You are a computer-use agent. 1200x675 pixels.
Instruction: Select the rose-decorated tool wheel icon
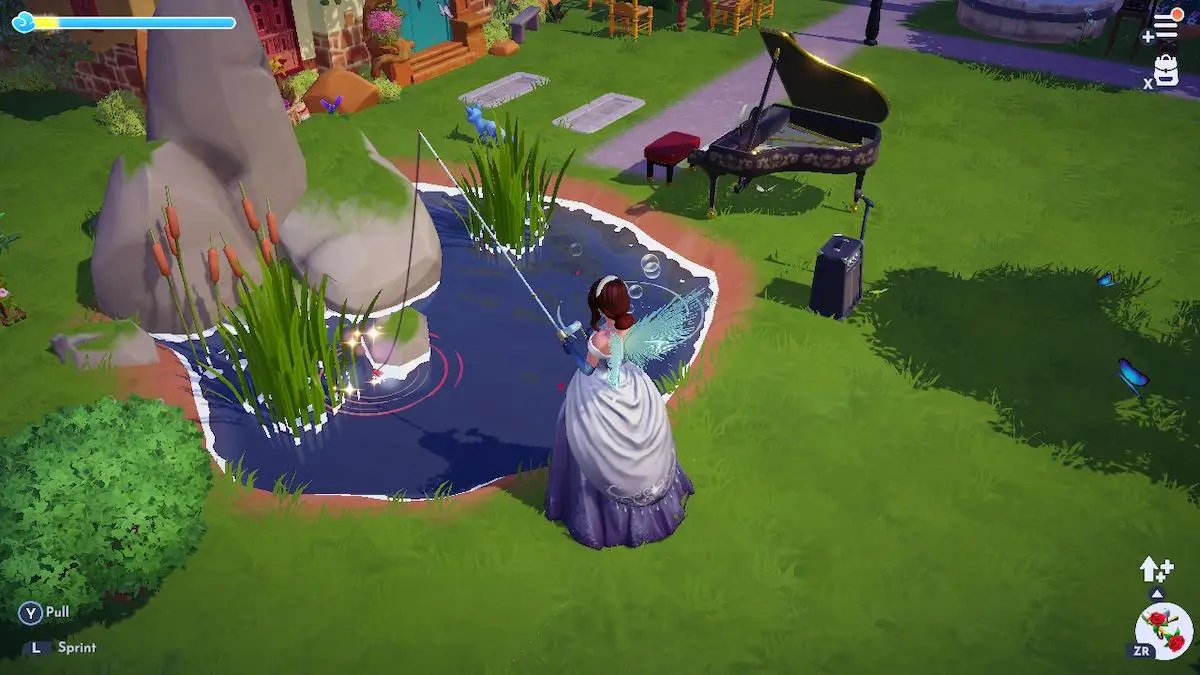coord(1164,631)
